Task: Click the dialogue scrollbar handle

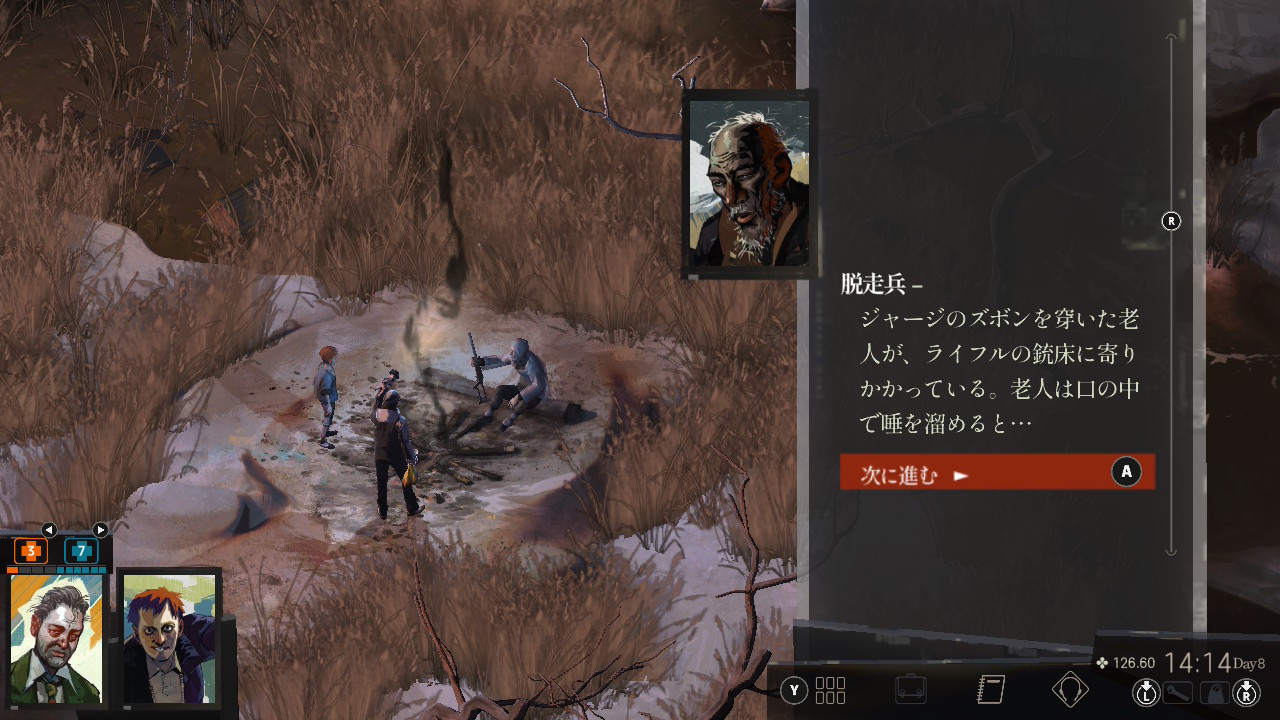Action: point(1171,221)
